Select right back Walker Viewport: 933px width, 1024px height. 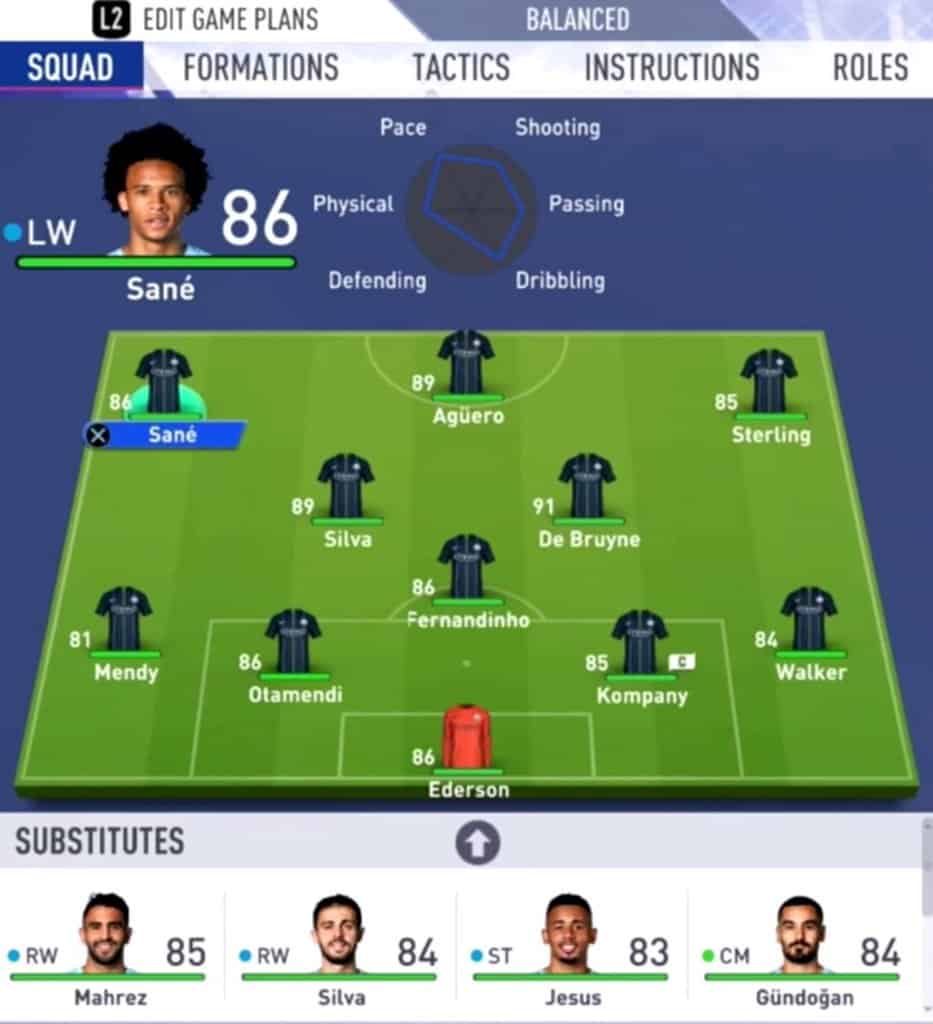coord(809,621)
